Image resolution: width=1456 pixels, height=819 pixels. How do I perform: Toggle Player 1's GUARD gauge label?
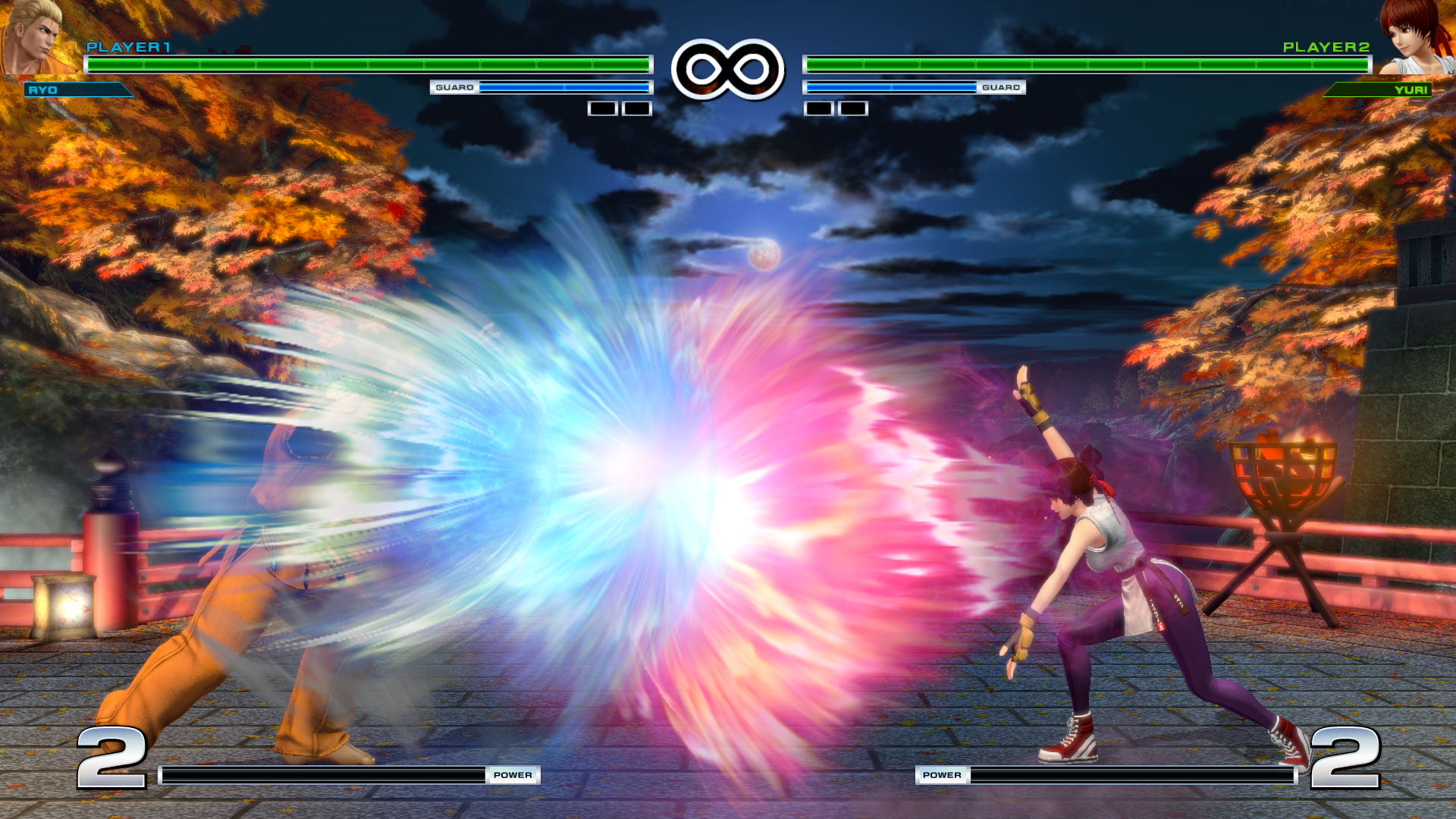pyautogui.click(x=455, y=87)
